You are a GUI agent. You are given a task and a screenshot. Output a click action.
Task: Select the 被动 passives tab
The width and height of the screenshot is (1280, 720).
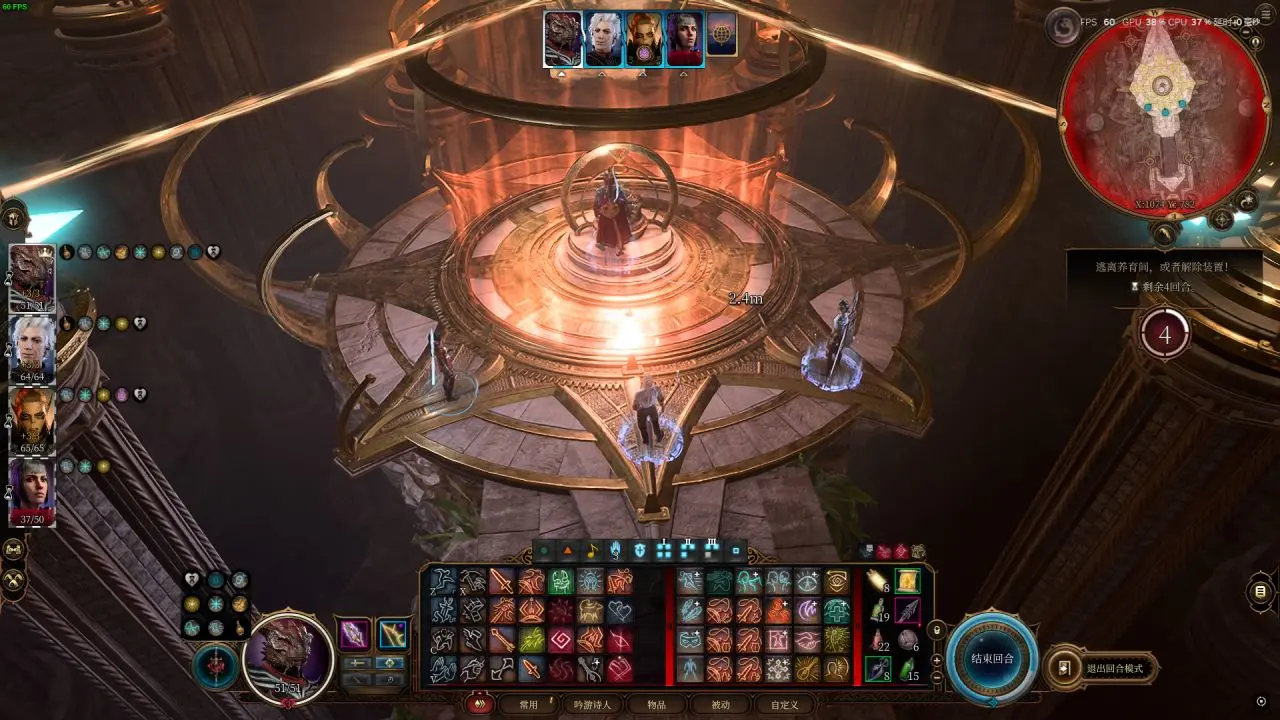point(720,704)
